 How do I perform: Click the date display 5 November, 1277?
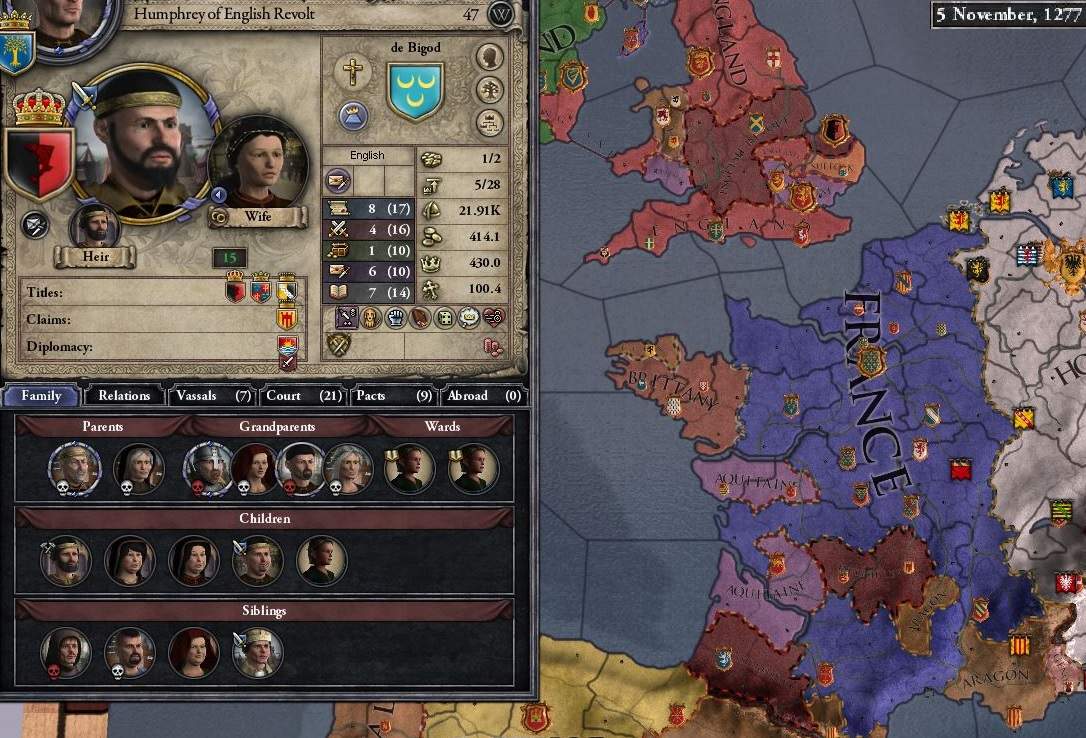tap(1005, 14)
